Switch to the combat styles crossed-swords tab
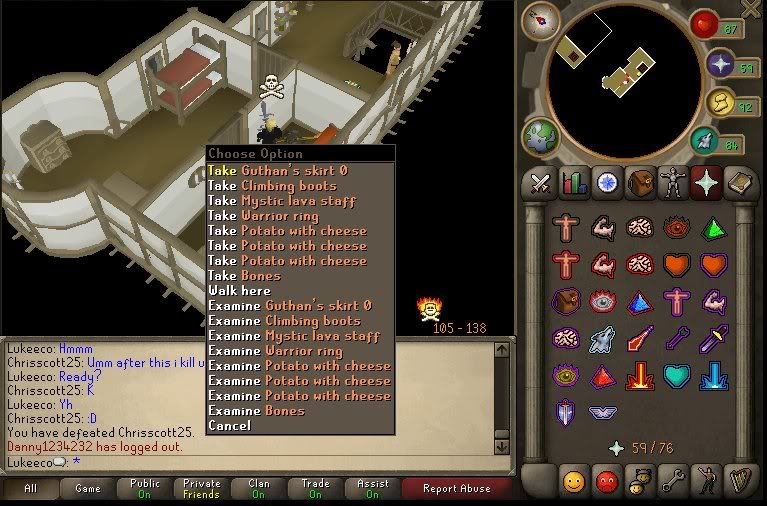 pos(540,183)
